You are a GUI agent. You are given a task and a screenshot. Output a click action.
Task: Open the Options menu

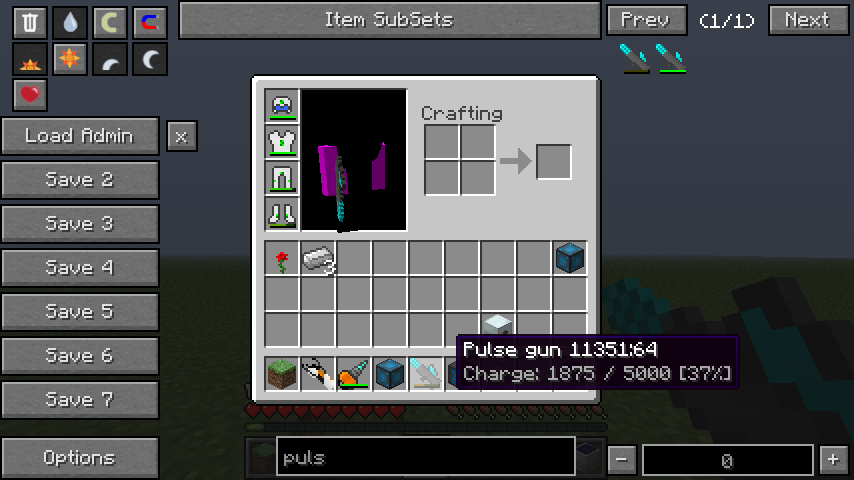point(79,458)
